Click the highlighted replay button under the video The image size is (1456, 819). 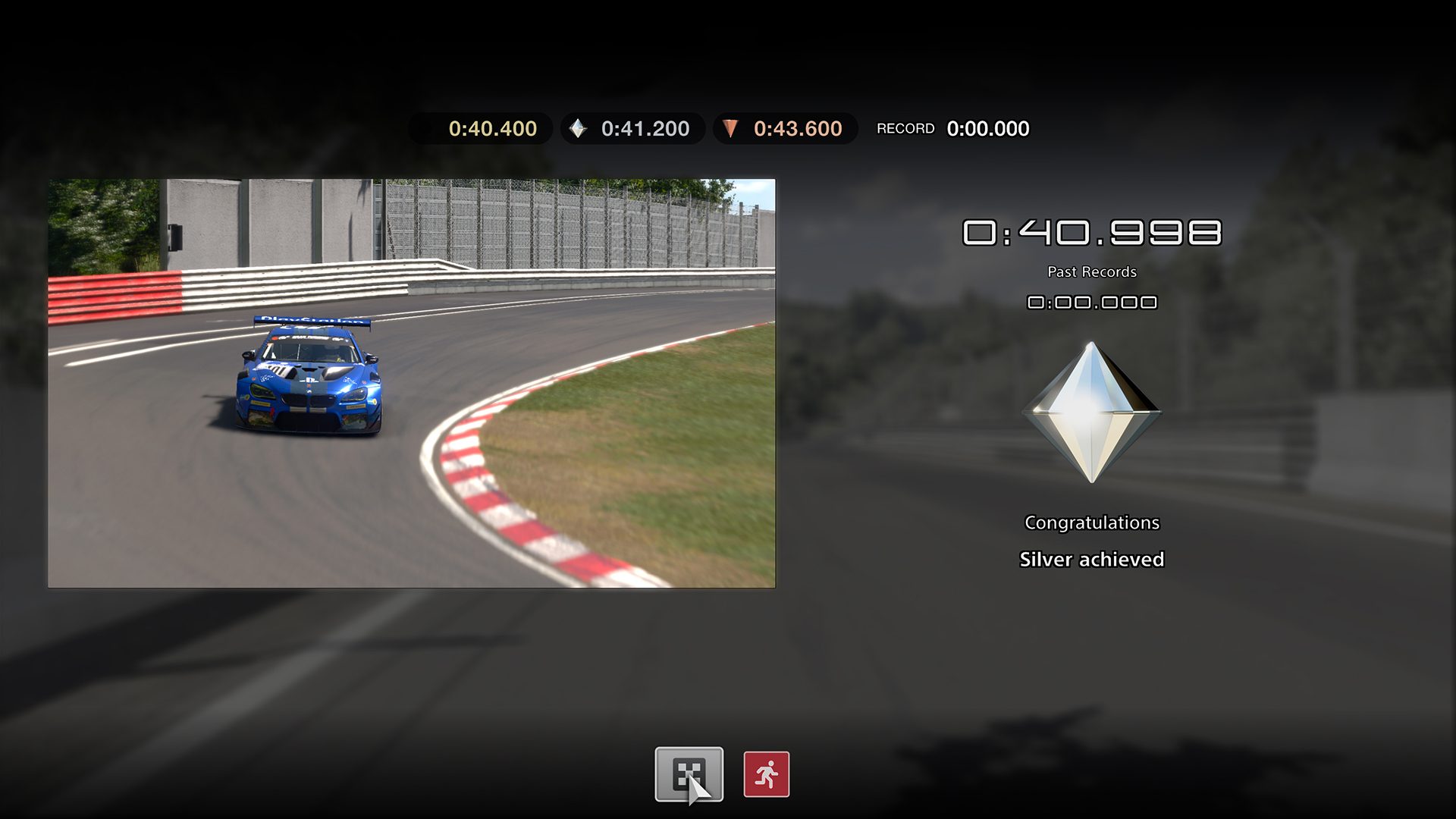691,772
